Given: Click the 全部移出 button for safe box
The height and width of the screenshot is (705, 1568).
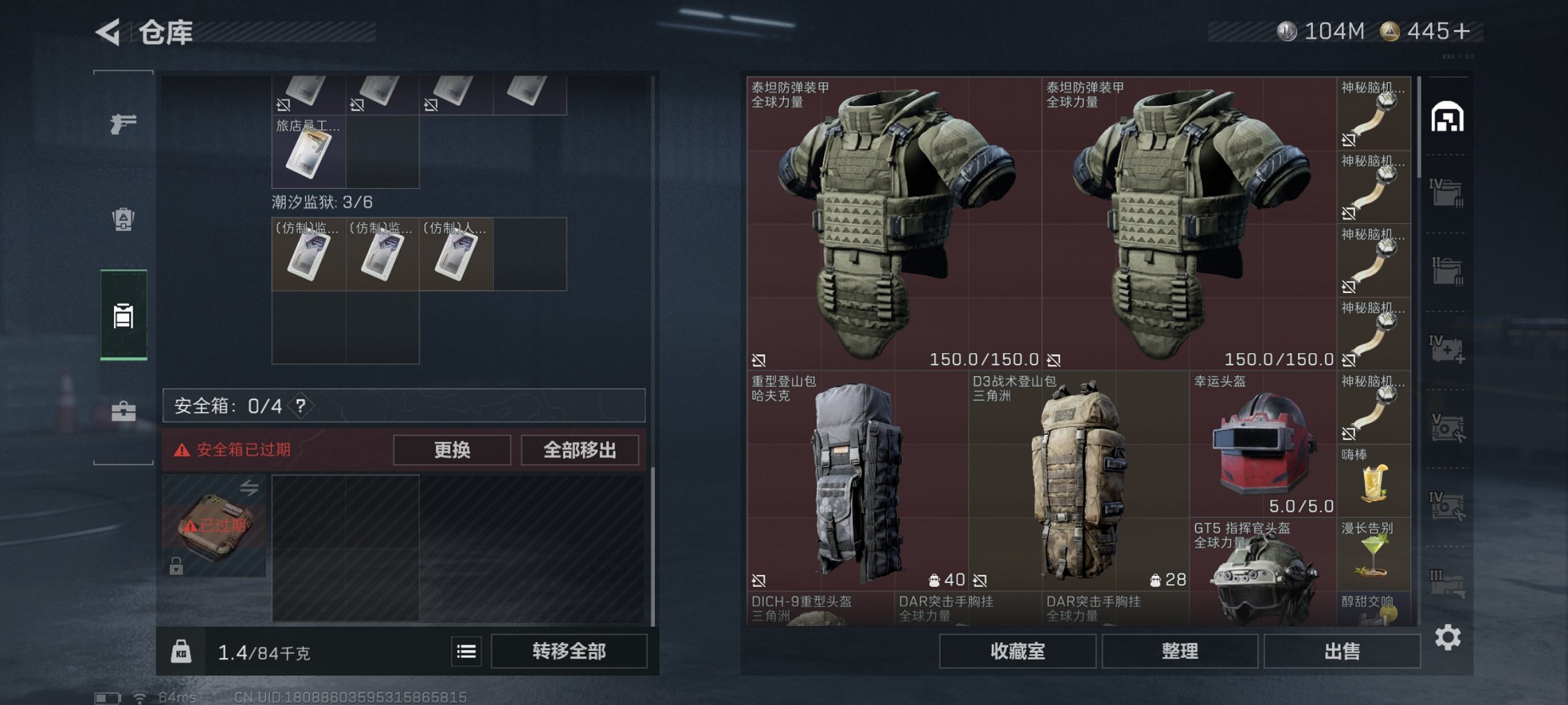Looking at the screenshot, I should [582, 449].
